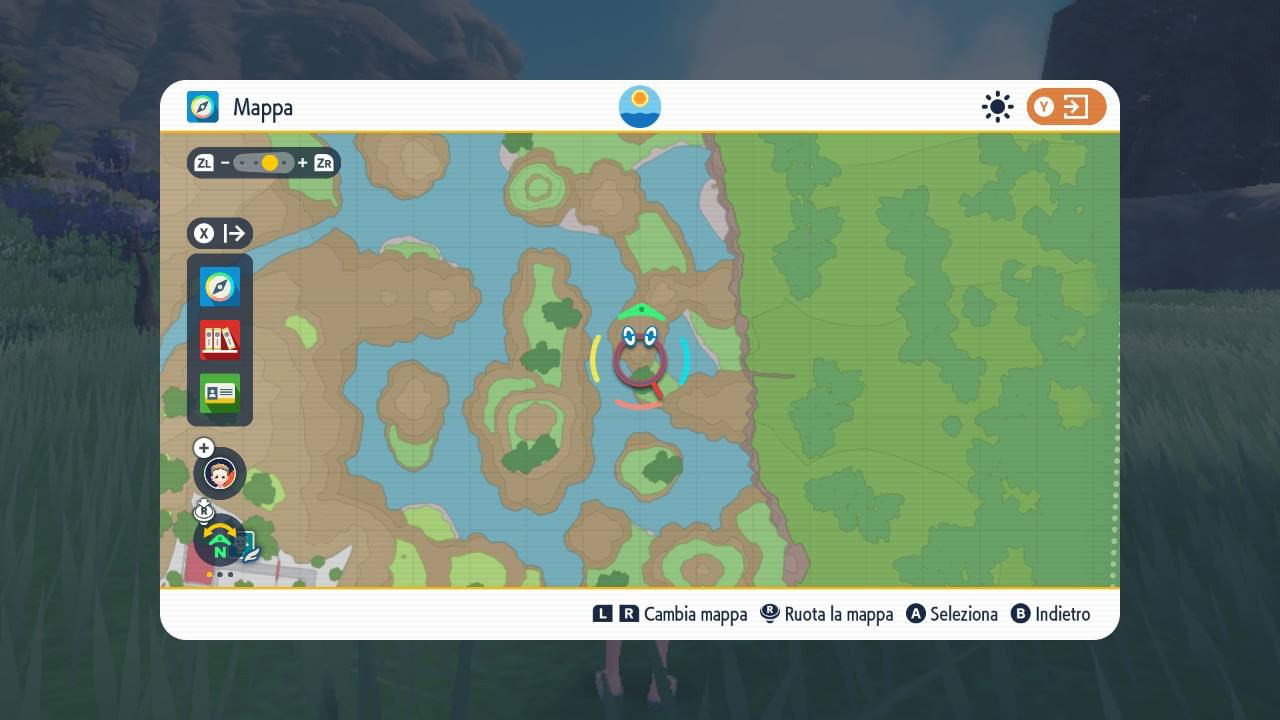This screenshot has height=720, width=1280.
Task: Toggle UI visibility with the X button
Action: pyautogui.click(x=204, y=233)
